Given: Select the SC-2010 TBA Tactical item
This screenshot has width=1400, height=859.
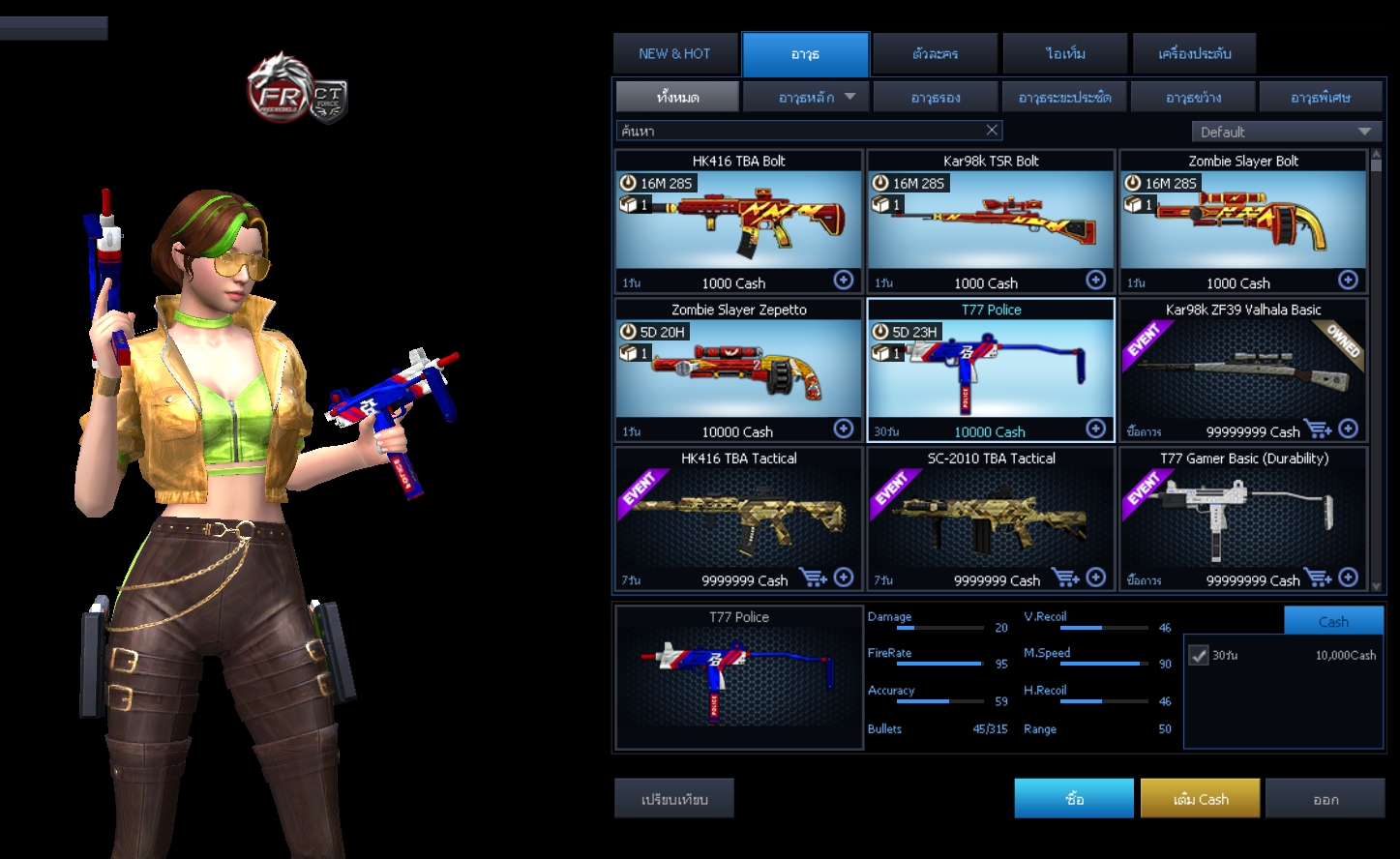Looking at the screenshot, I should 990,519.
